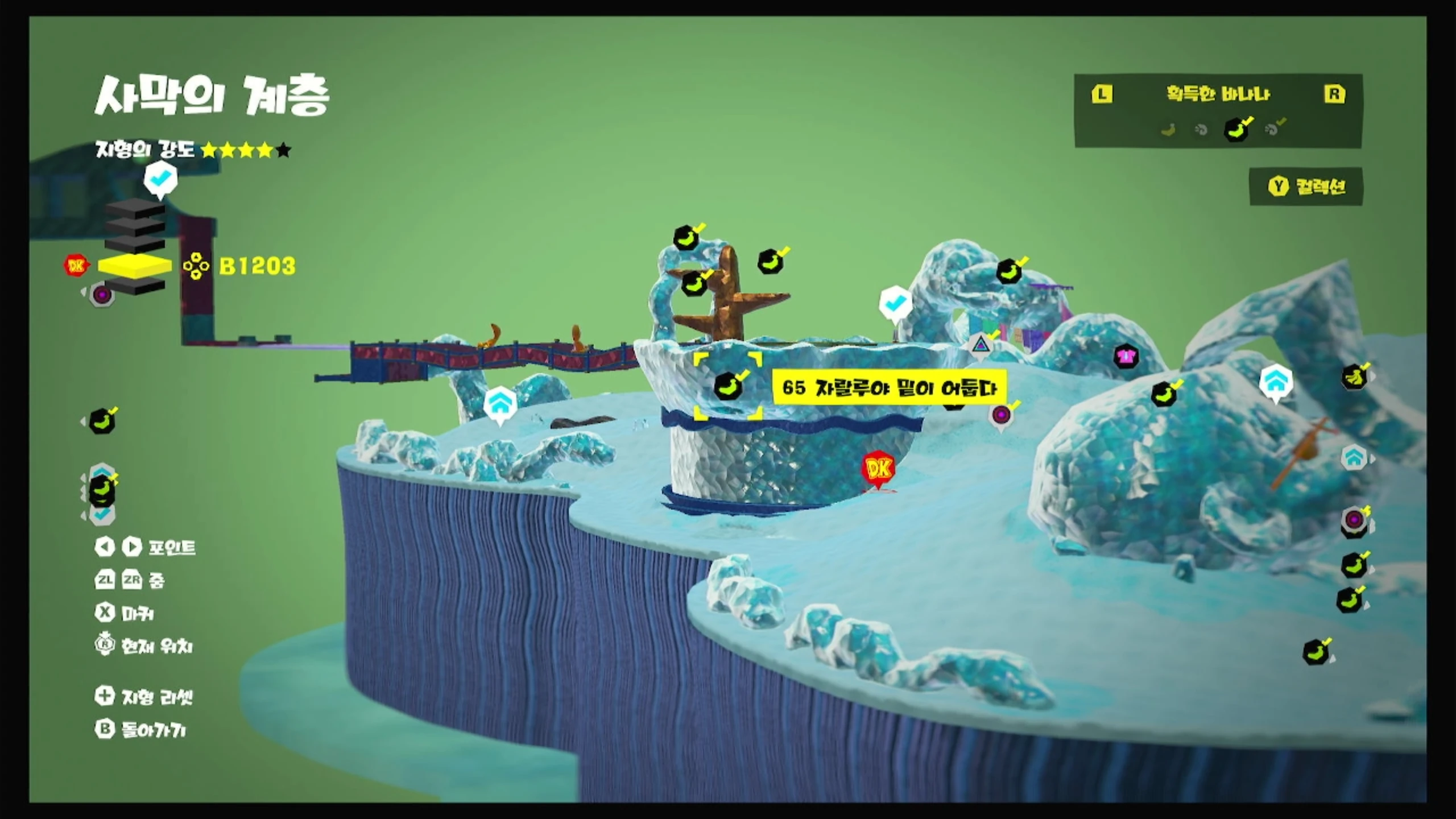Choose the uncollected banana filter icon
The height and width of the screenshot is (819, 1456).
pos(1168,130)
